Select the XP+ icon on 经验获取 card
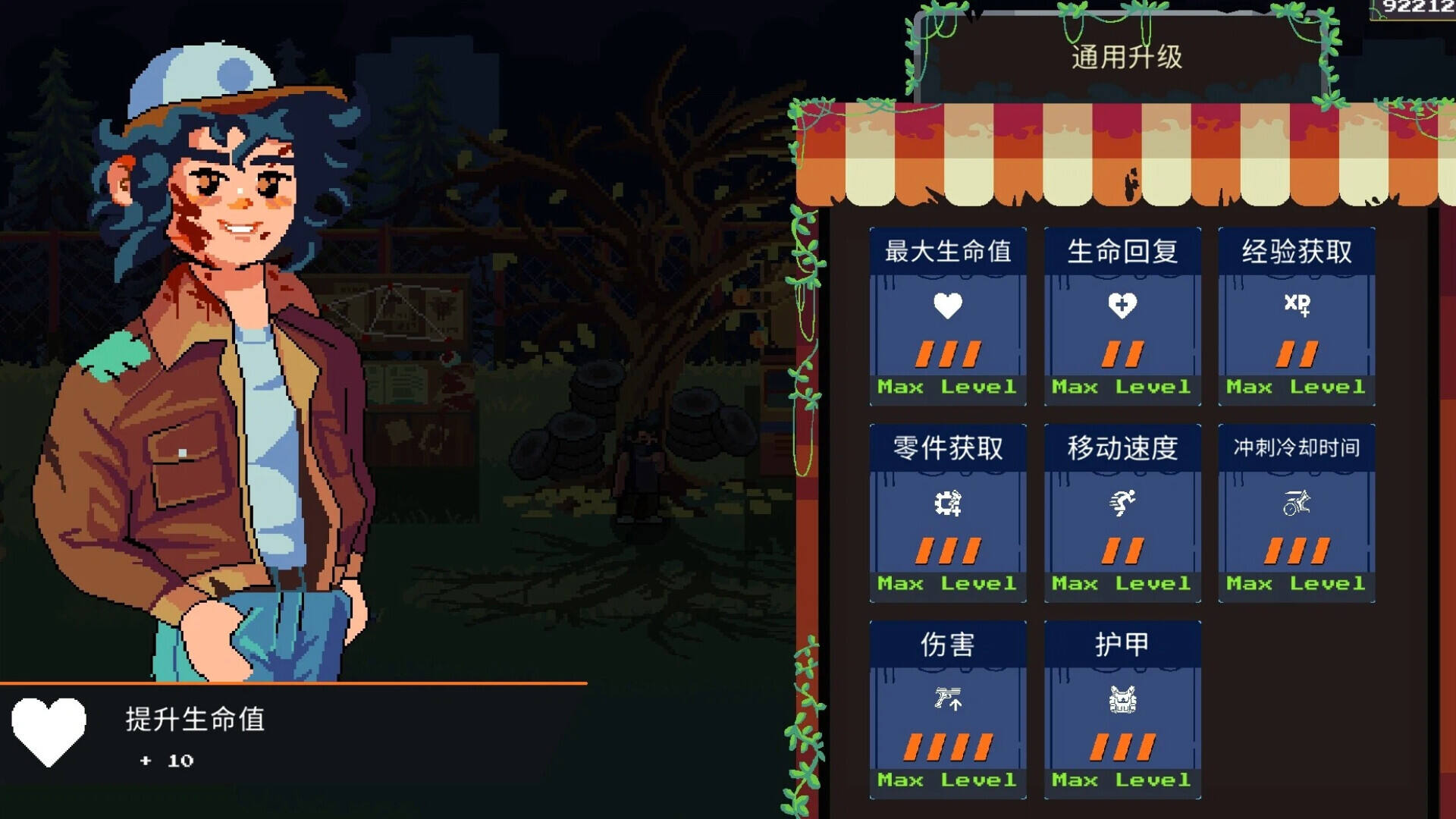The width and height of the screenshot is (1456, 819). (1296, 307)
